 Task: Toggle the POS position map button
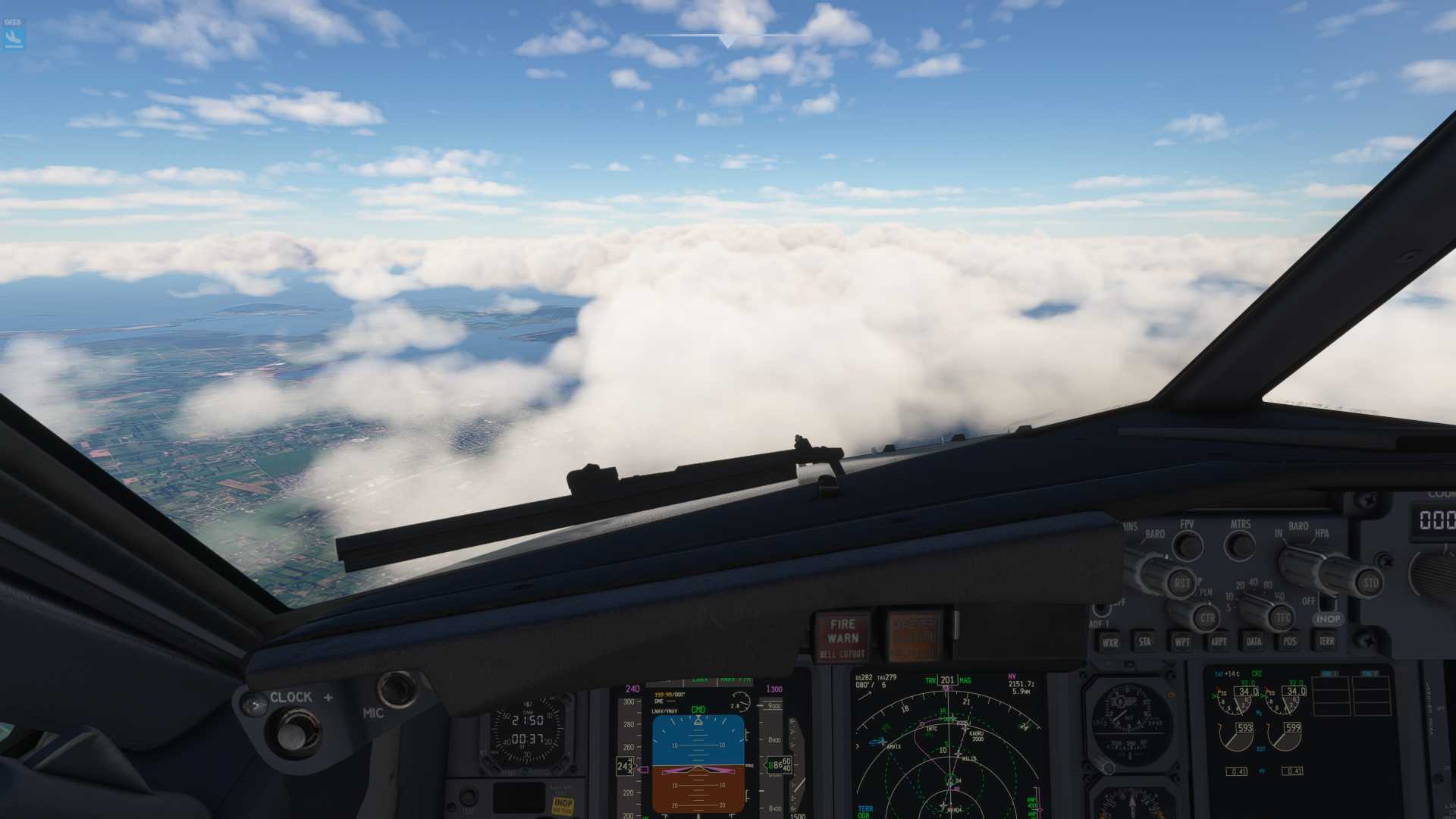click(x=1289, y=642)
